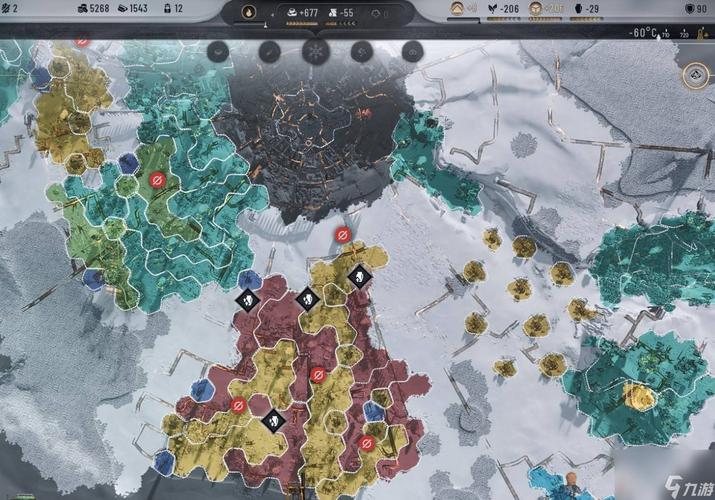715x500 pixels.
Task: Click the rightmost round map overlay button
Action: click(x=411, y=50)
